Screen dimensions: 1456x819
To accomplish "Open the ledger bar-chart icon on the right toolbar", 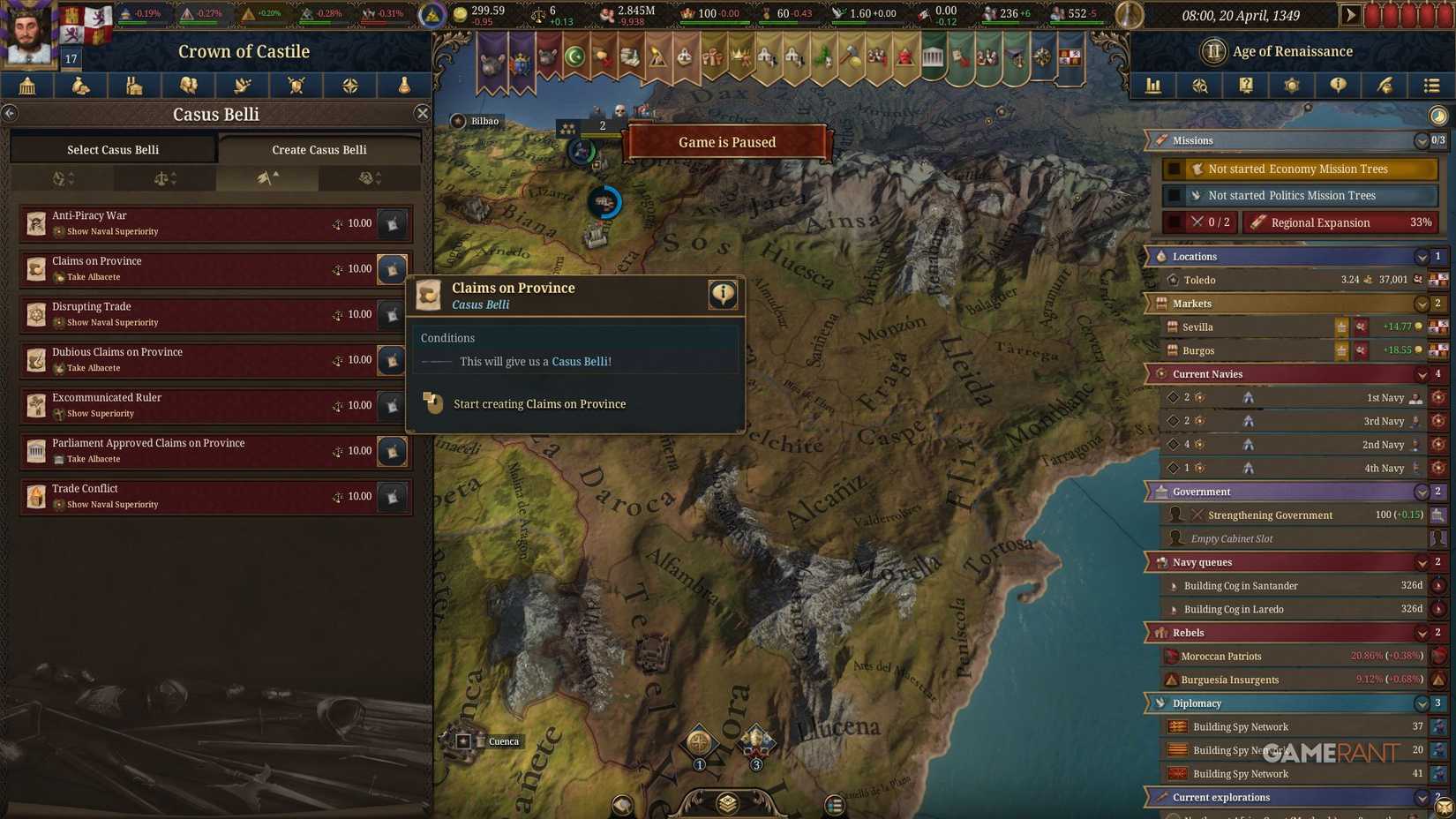I will [1152, 86].
